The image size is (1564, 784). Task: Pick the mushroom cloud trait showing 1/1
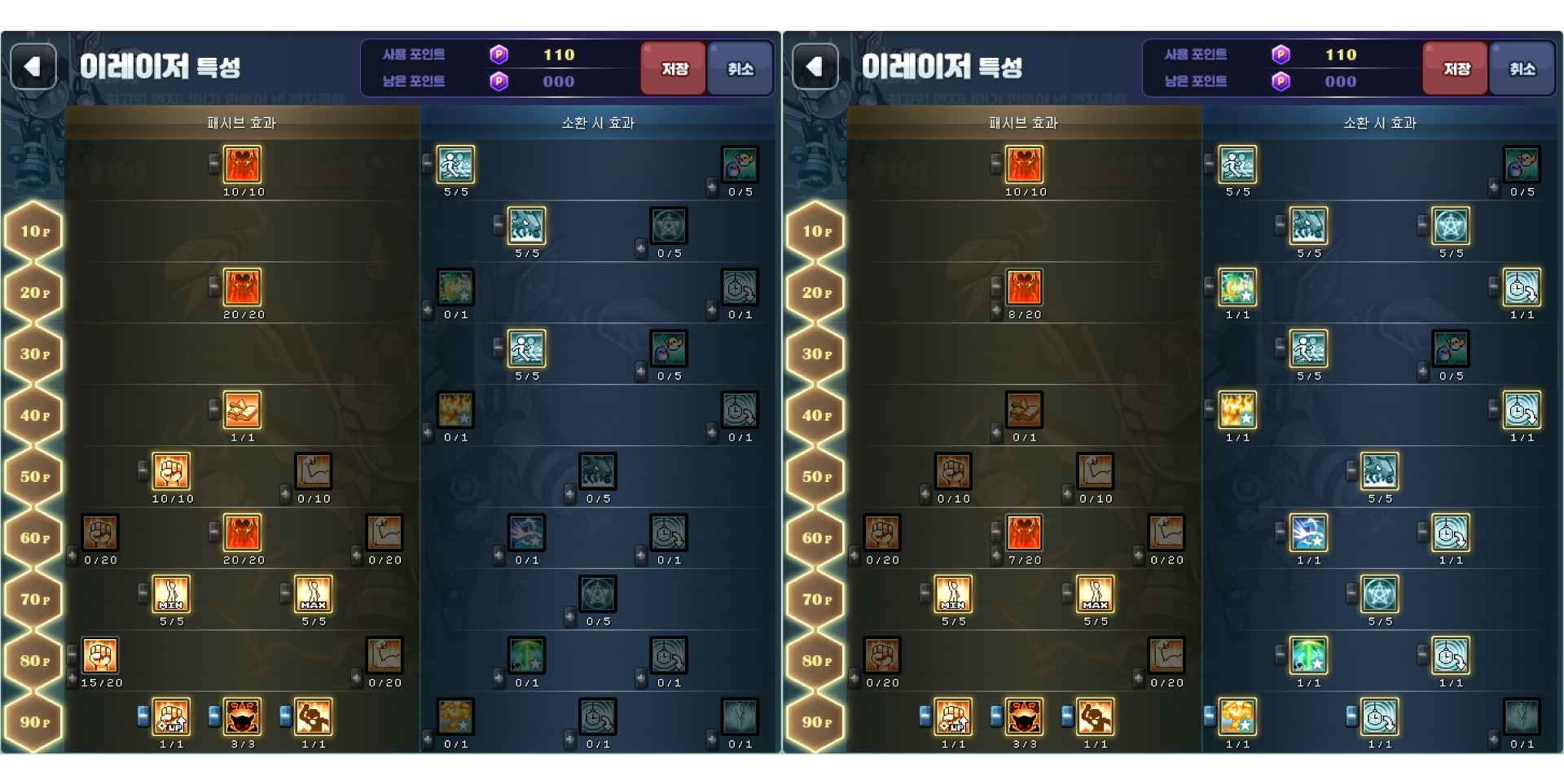[1237, 717]
